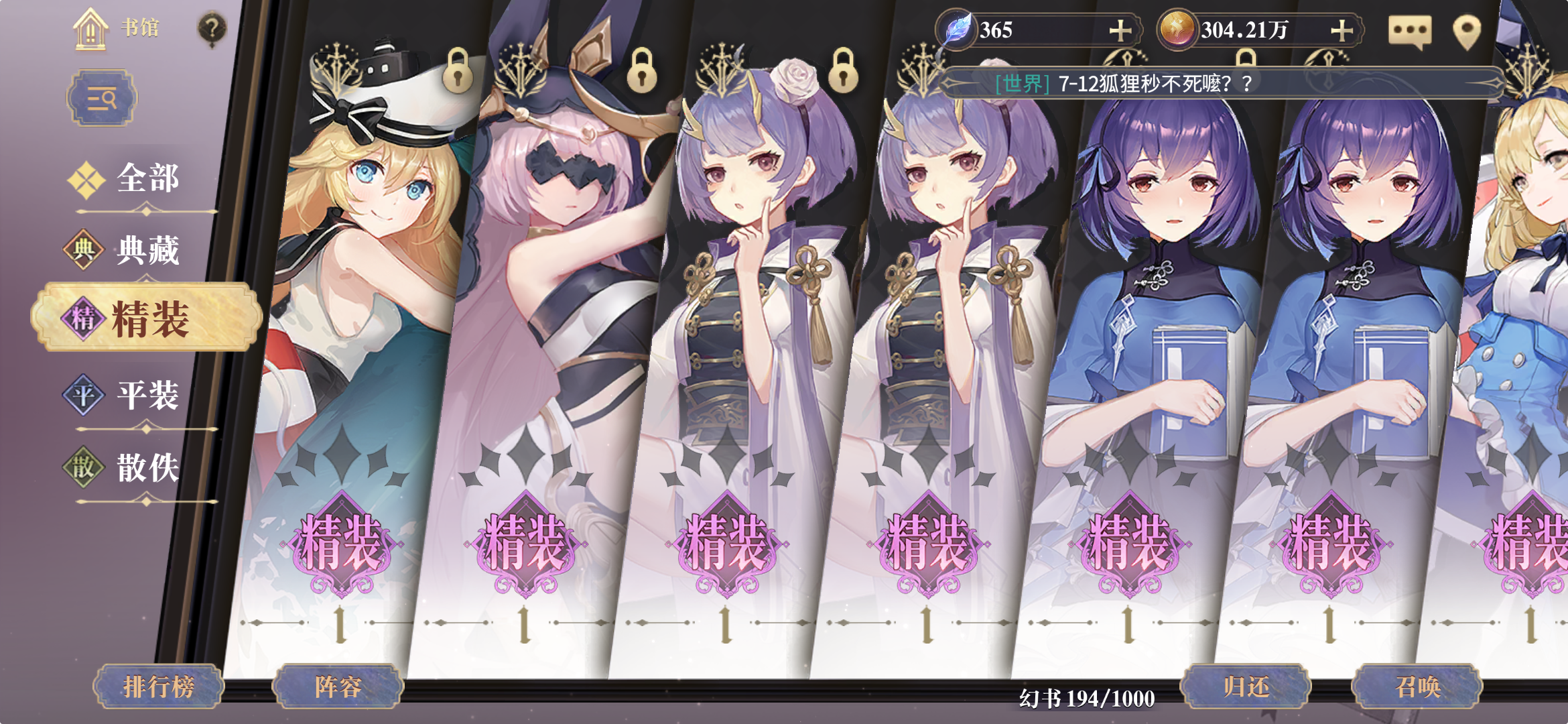
Task: Open the search panel icon
Action: 101,98
